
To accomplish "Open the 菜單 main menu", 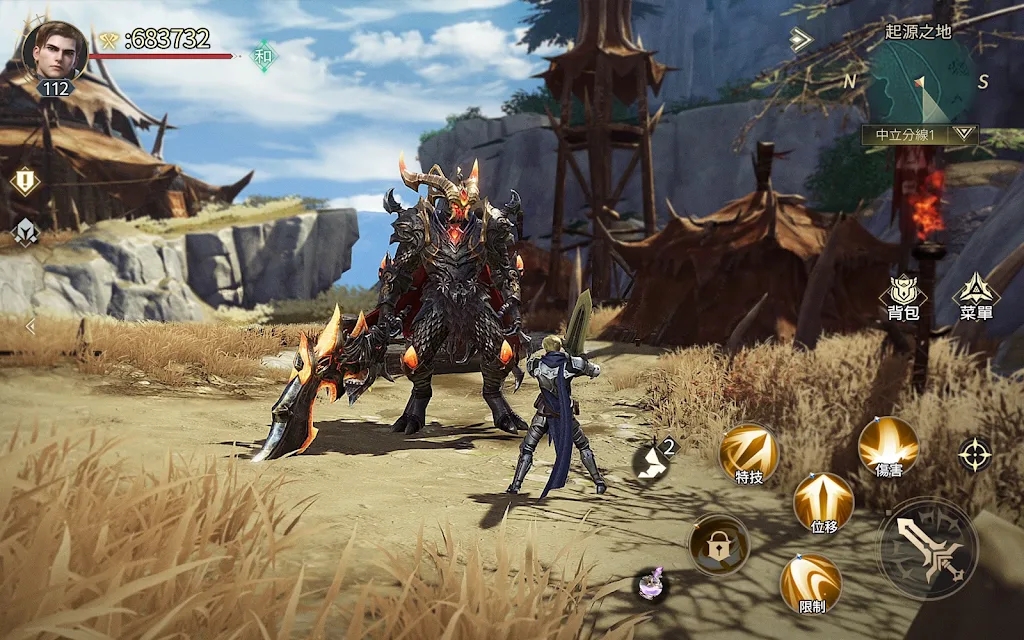I will click(x=975, y=295).
